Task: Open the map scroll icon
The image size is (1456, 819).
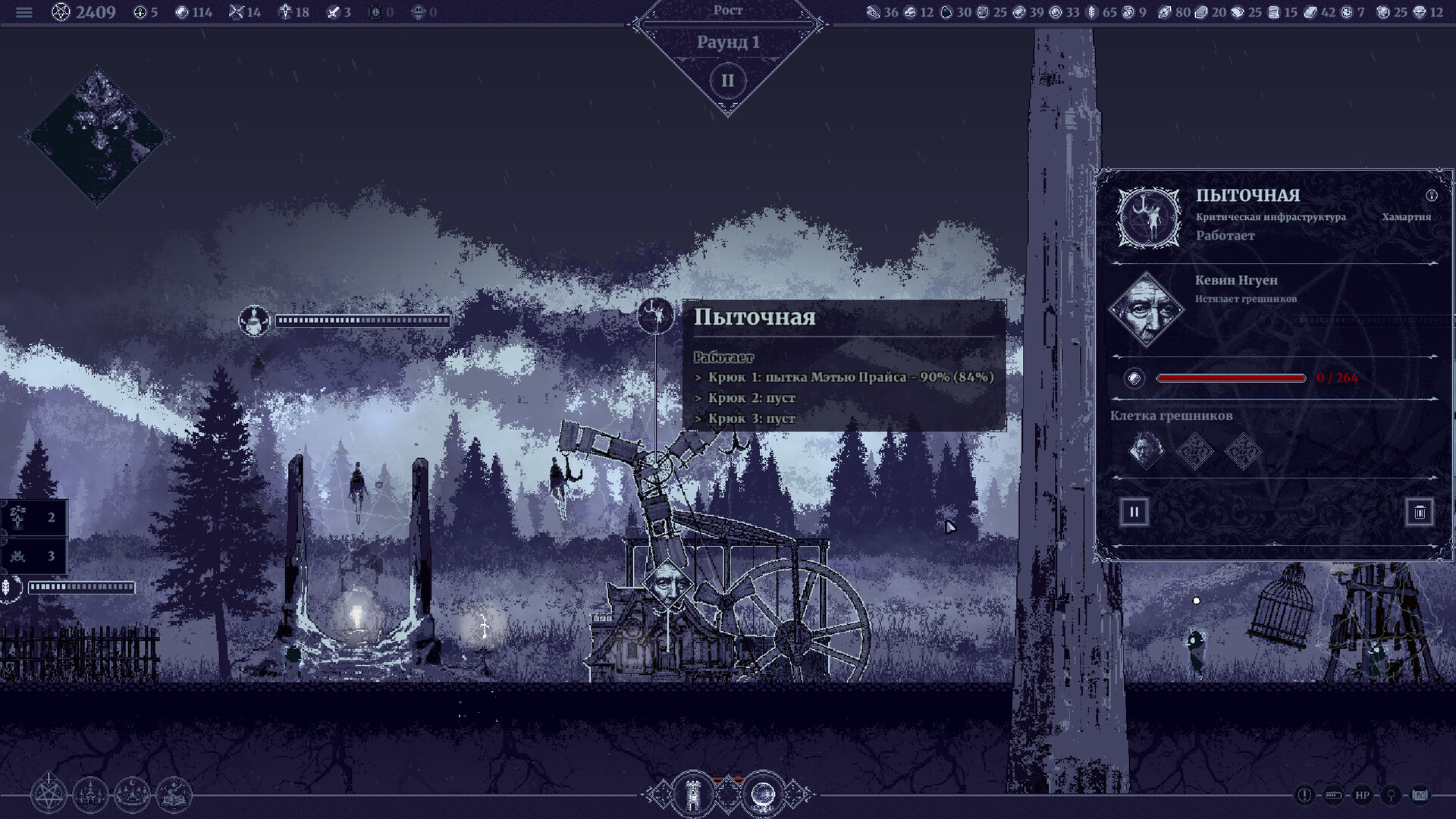Action: click(1420, 795)
